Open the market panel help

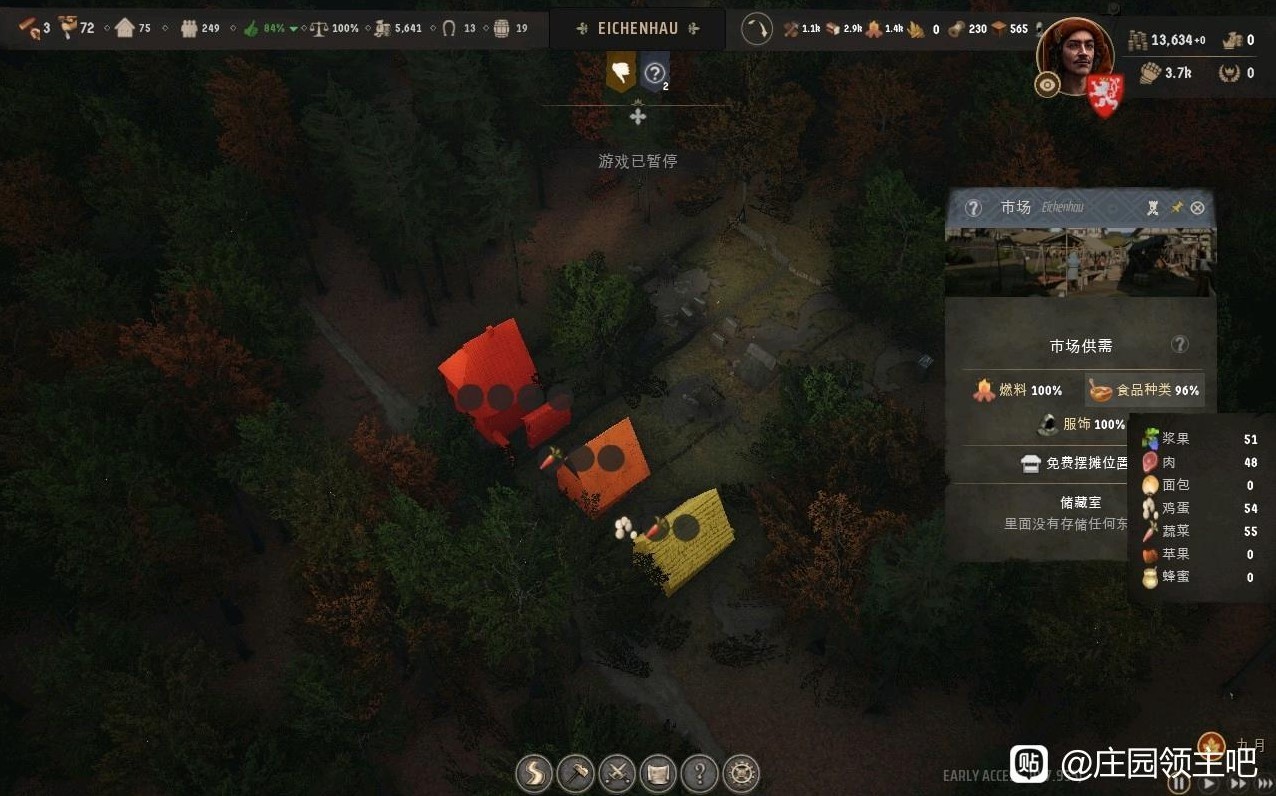pyautogui.click(x=973, y=208)
